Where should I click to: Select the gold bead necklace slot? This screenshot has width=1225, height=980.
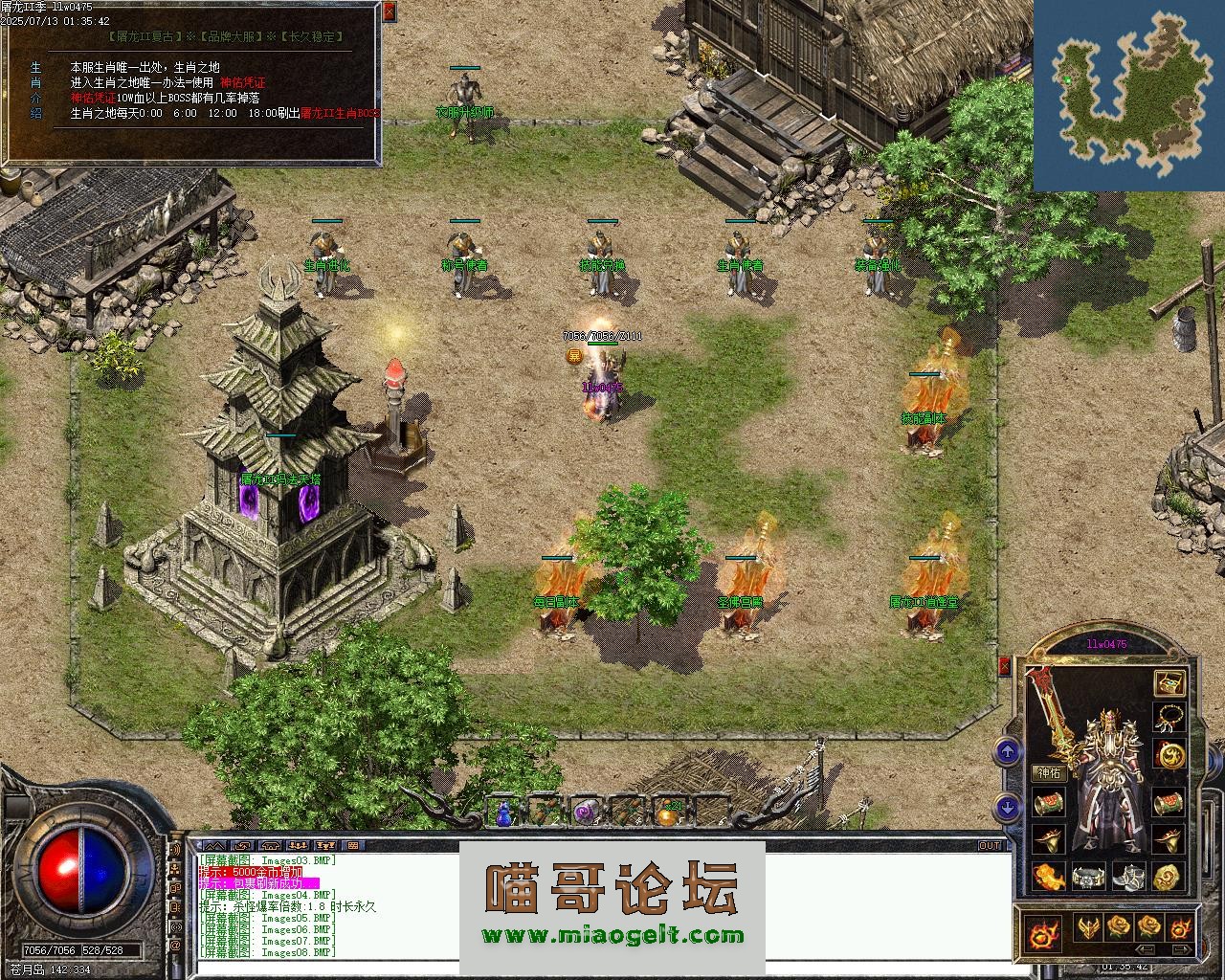coord(1169,717)
